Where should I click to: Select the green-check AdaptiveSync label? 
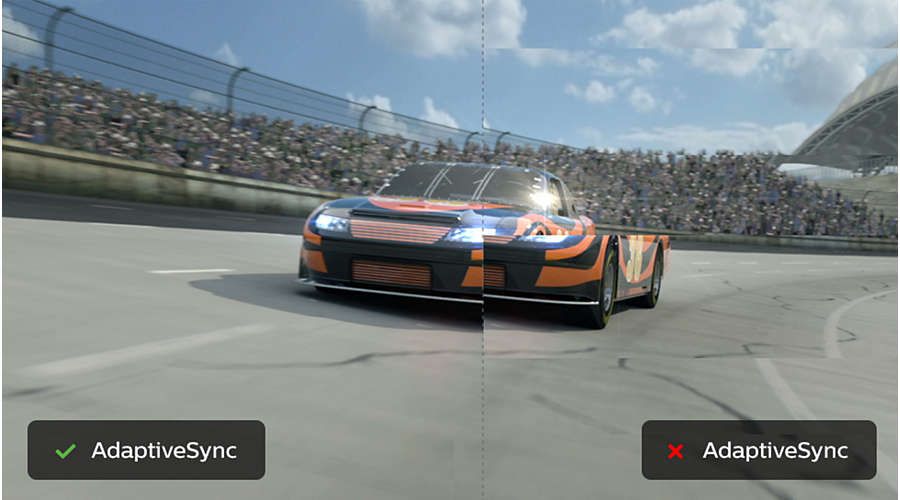146,450
